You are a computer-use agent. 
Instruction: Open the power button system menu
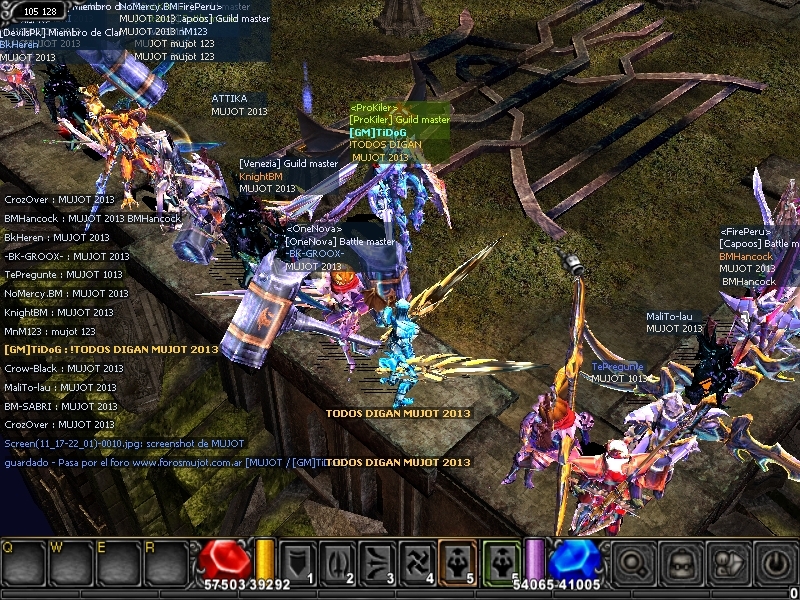[x=776, y=565]
